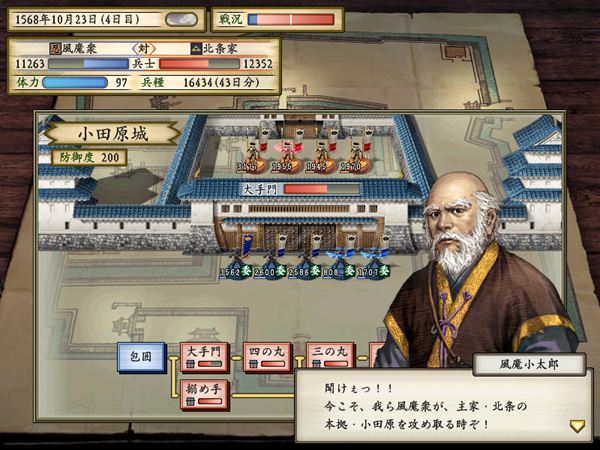Choose the 大手門 gate node
The width and height of the screenshot is (600, 450).
tap(203, 357)
